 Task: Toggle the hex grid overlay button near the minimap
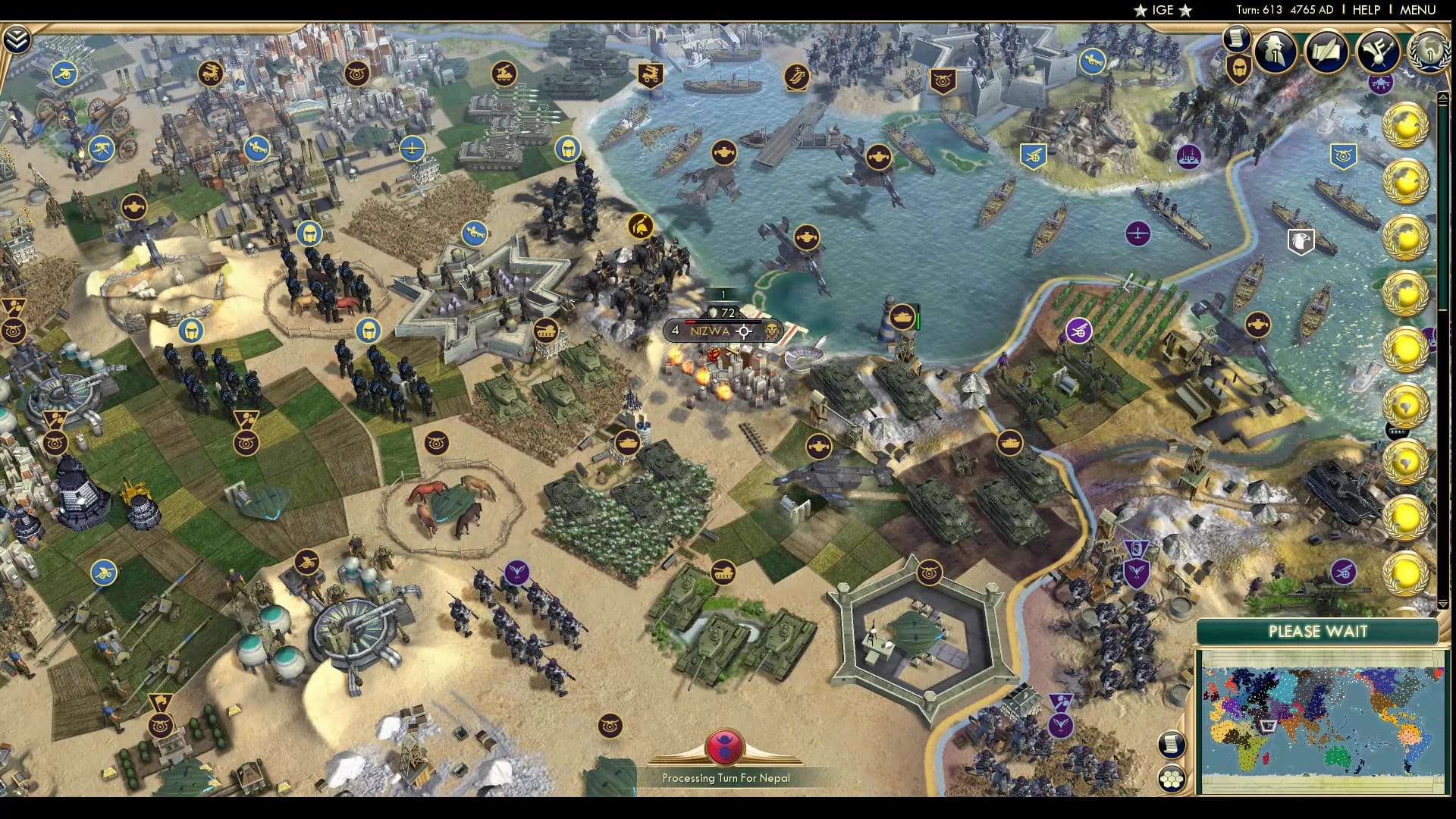(1173, 778)
